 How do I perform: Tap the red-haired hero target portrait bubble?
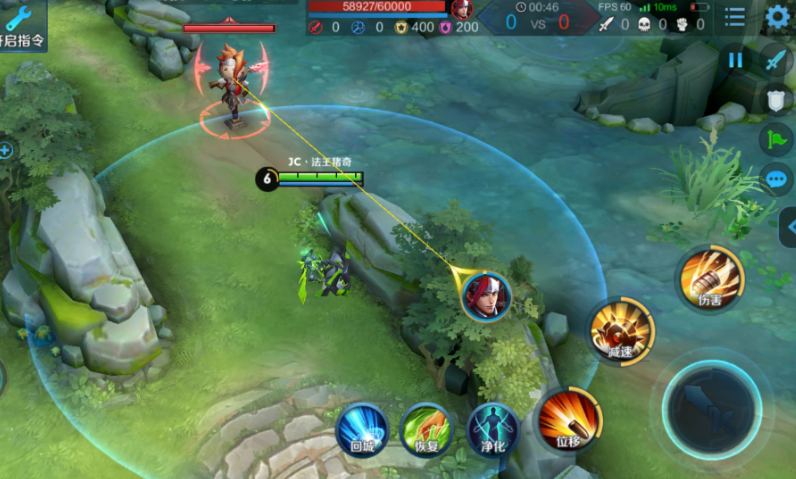487,296
